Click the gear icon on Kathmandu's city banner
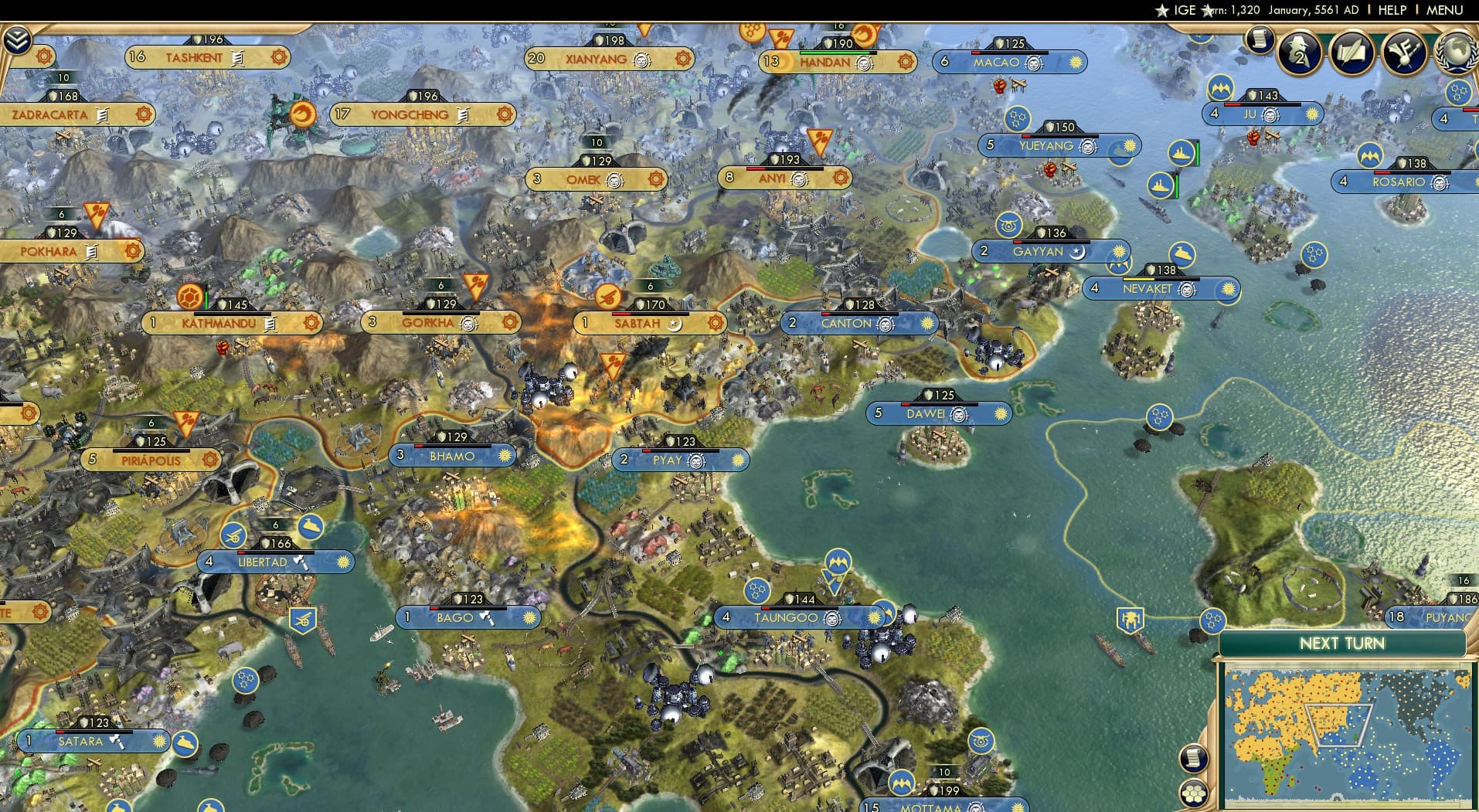 (311, 324)
